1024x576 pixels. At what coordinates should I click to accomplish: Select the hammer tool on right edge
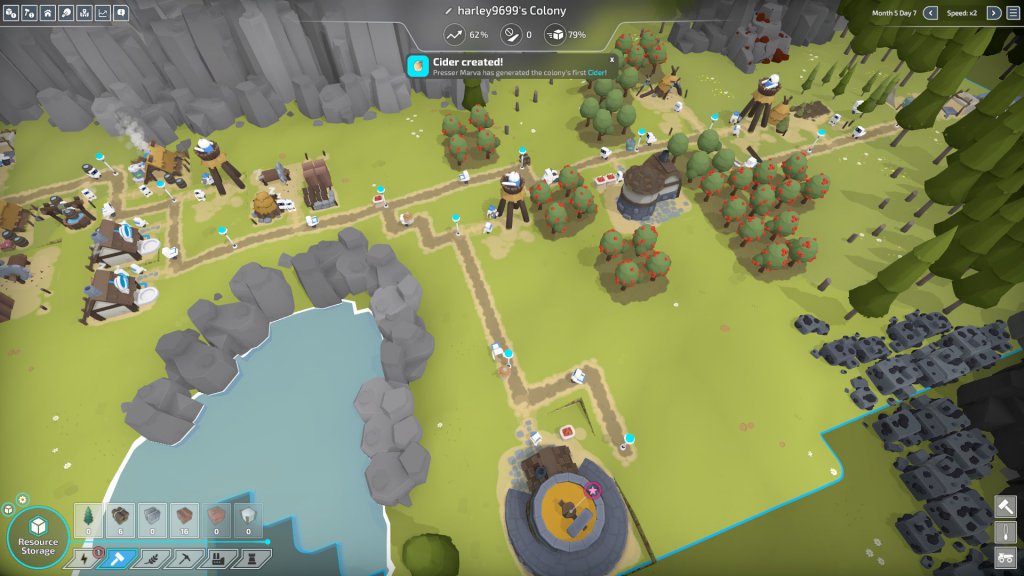coord(1006,508)
